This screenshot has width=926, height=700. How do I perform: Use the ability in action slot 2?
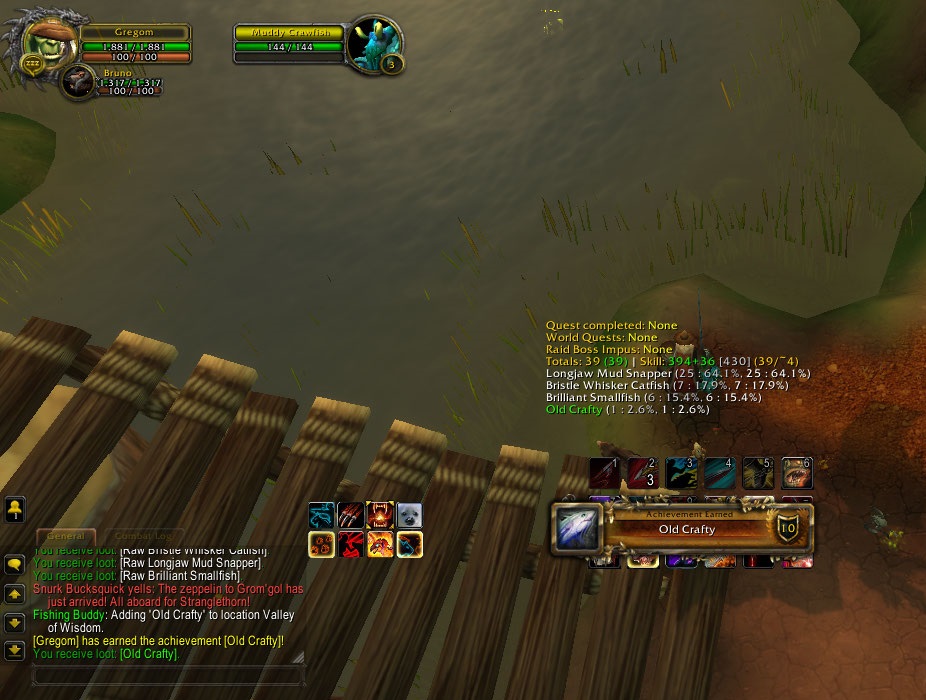click(x=642, y=473)
